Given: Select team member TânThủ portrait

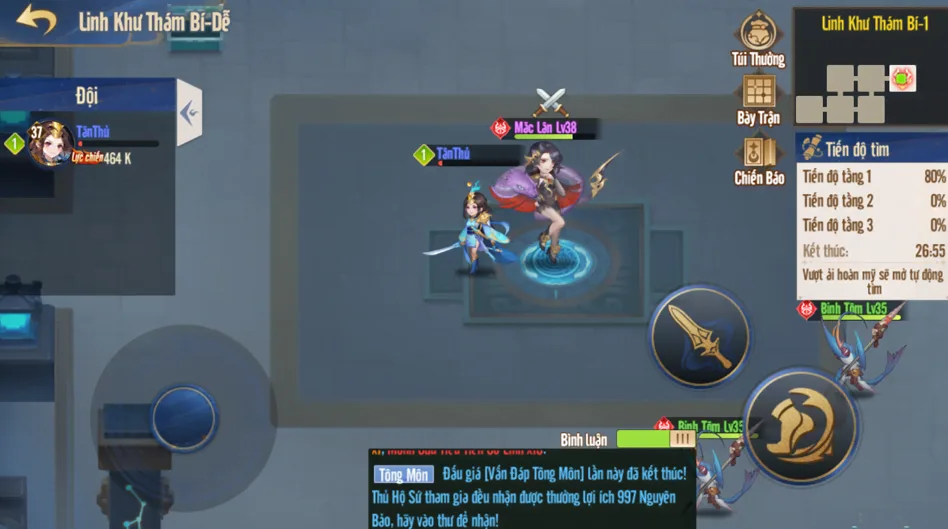Looking at the screenshot, I should tap(48, 143).
